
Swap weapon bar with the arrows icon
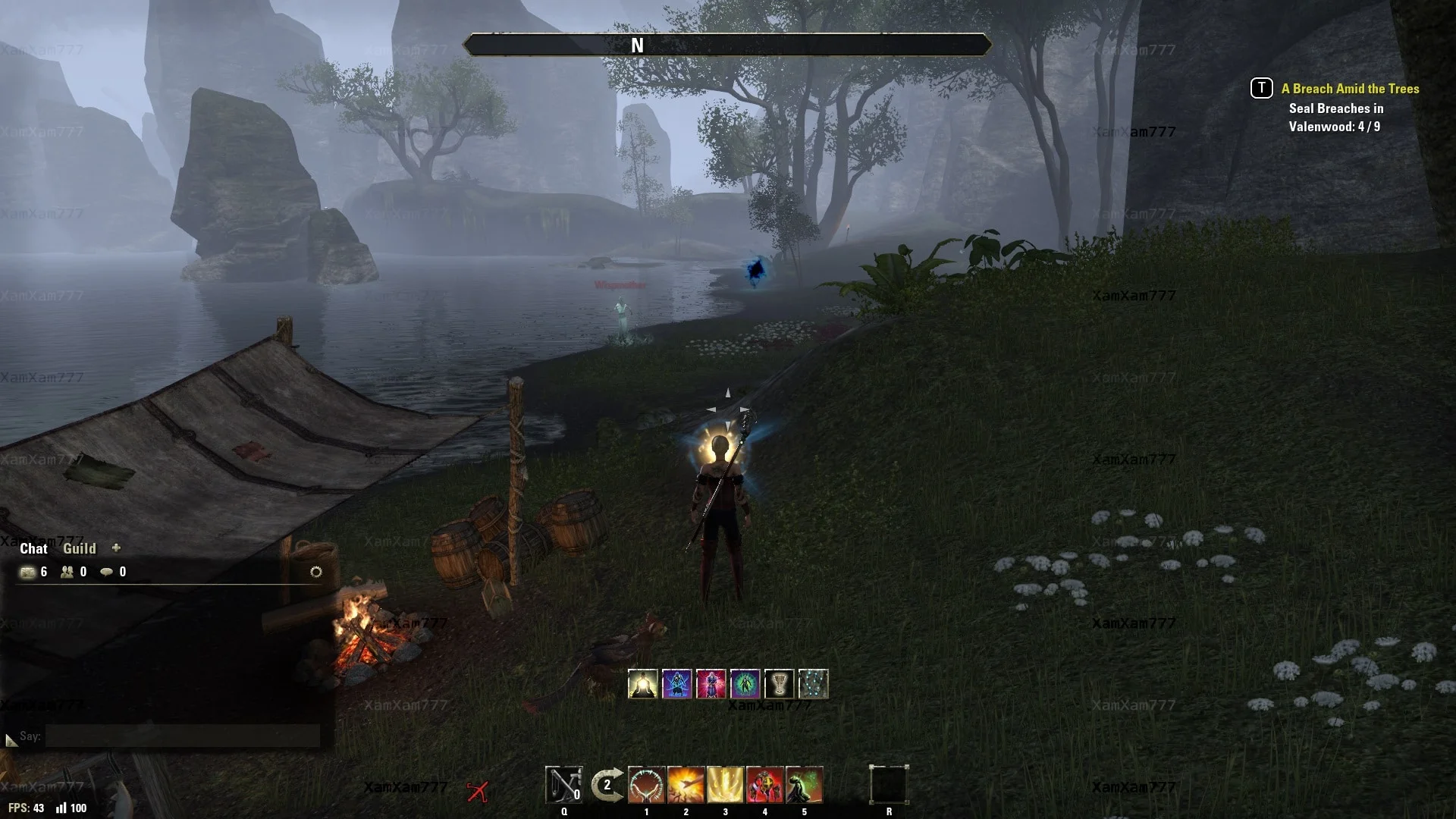coord(607,784)
